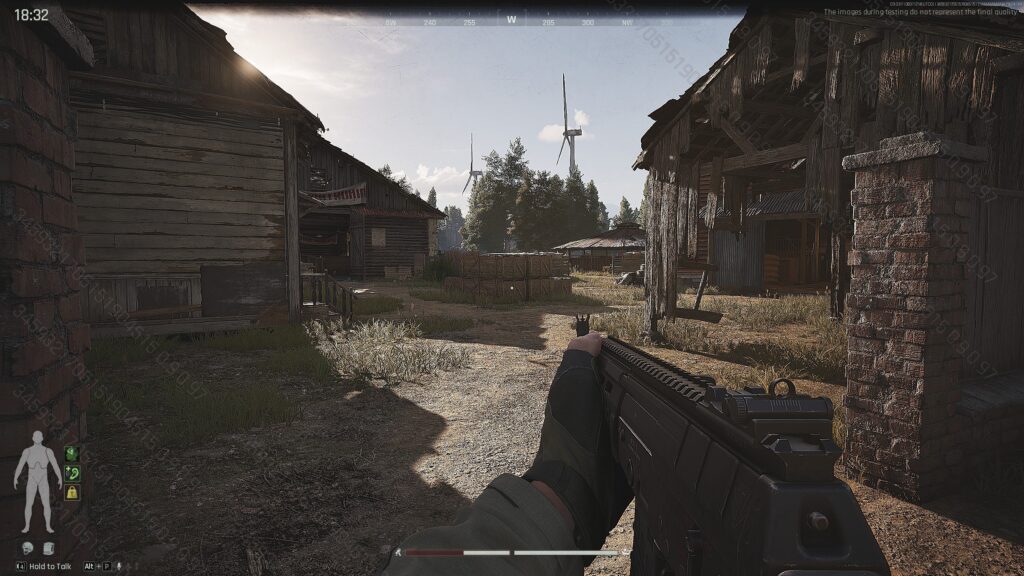Toggle the voice chat microphone icon

coord(119,566)
